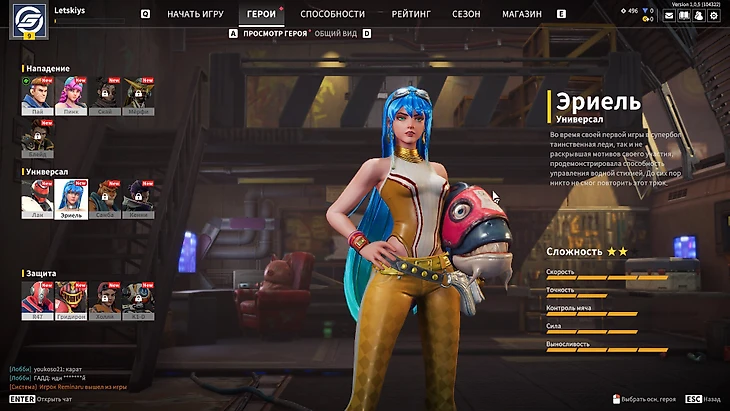Select the Герои tab

(261, 15)
